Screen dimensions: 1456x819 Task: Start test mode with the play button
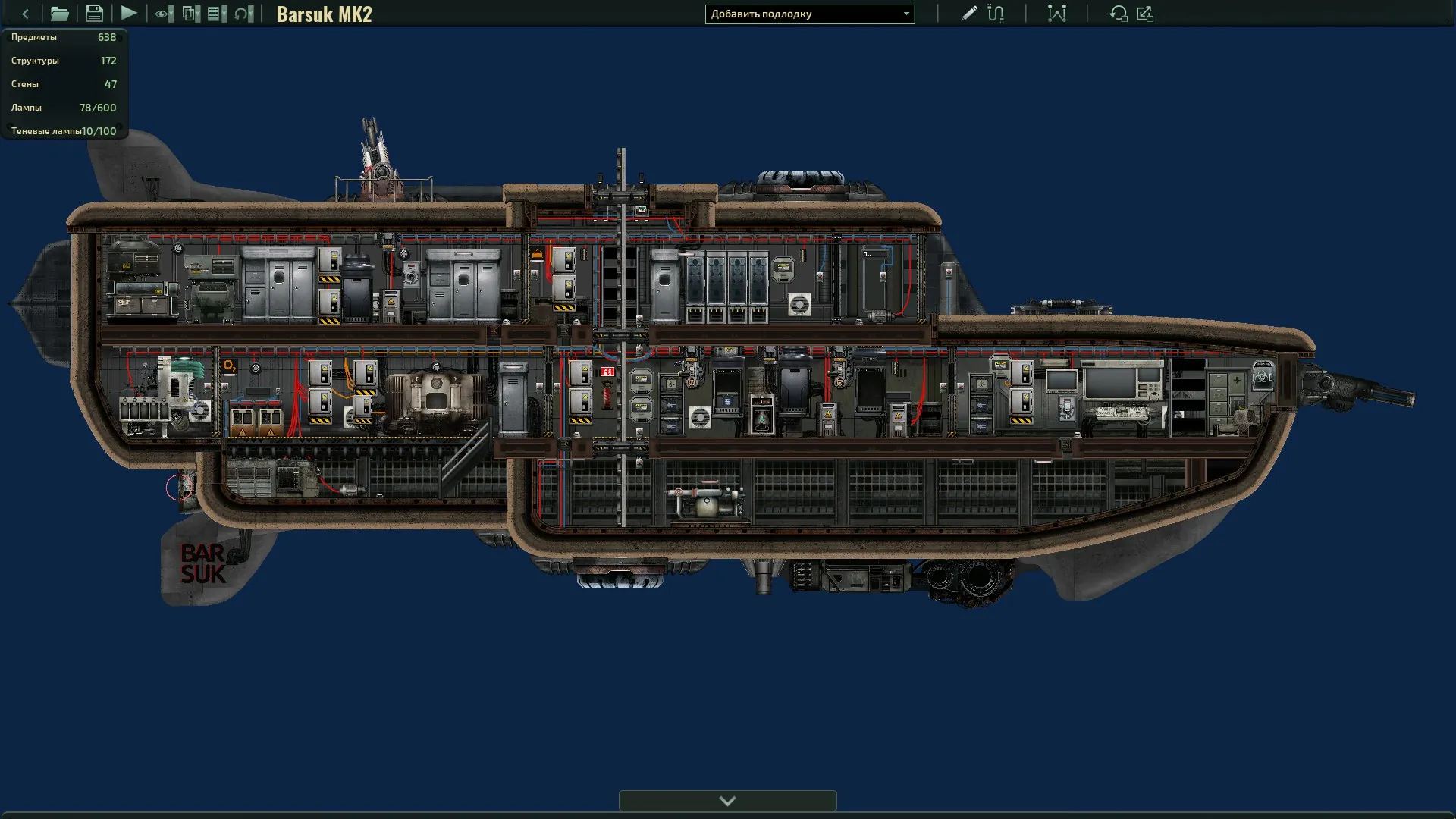coord(129,14)
